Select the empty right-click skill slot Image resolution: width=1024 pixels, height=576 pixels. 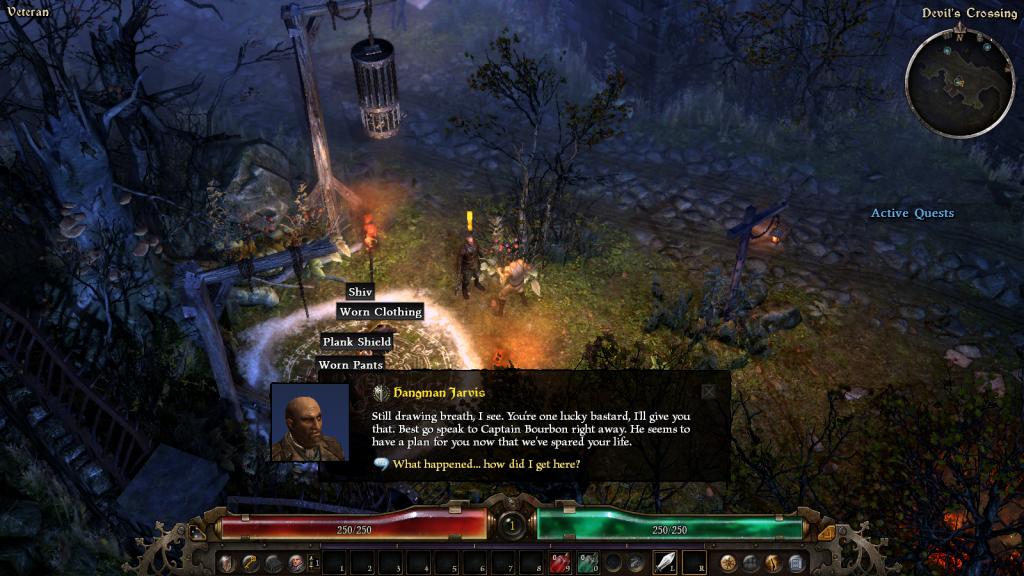[694, 562]
